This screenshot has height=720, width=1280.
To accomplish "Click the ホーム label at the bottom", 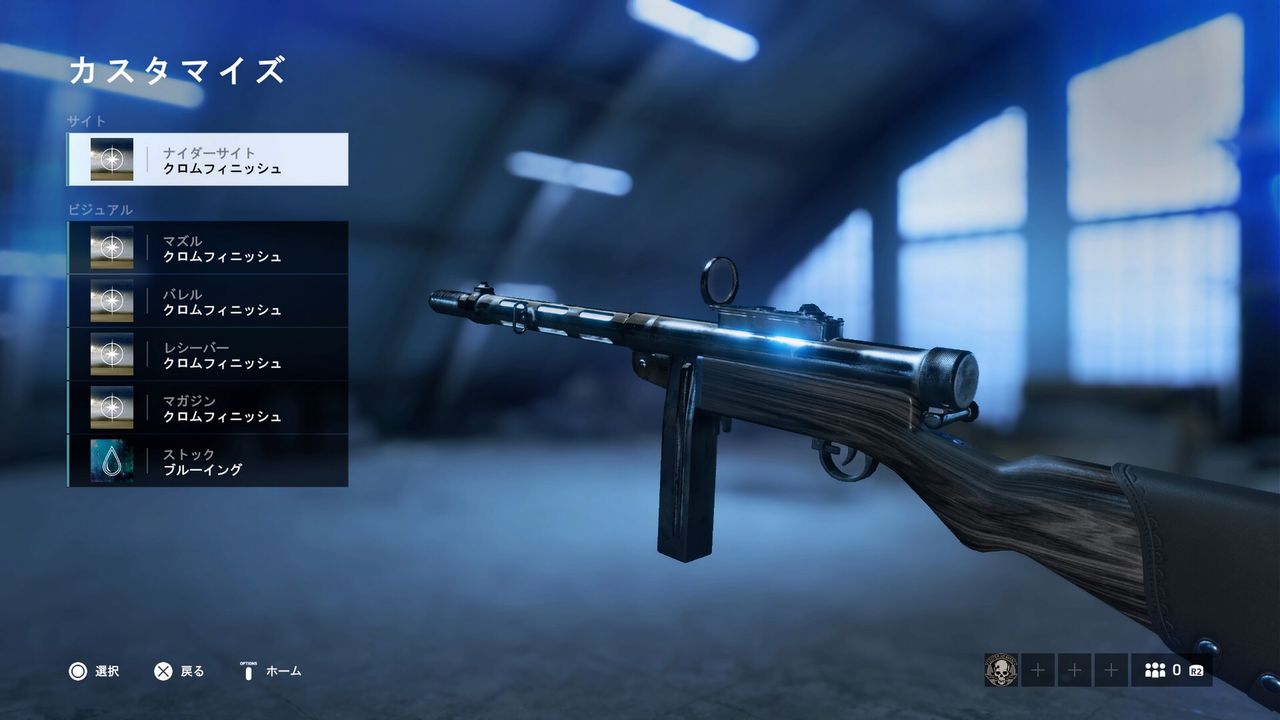I will (x=283, y=671).
